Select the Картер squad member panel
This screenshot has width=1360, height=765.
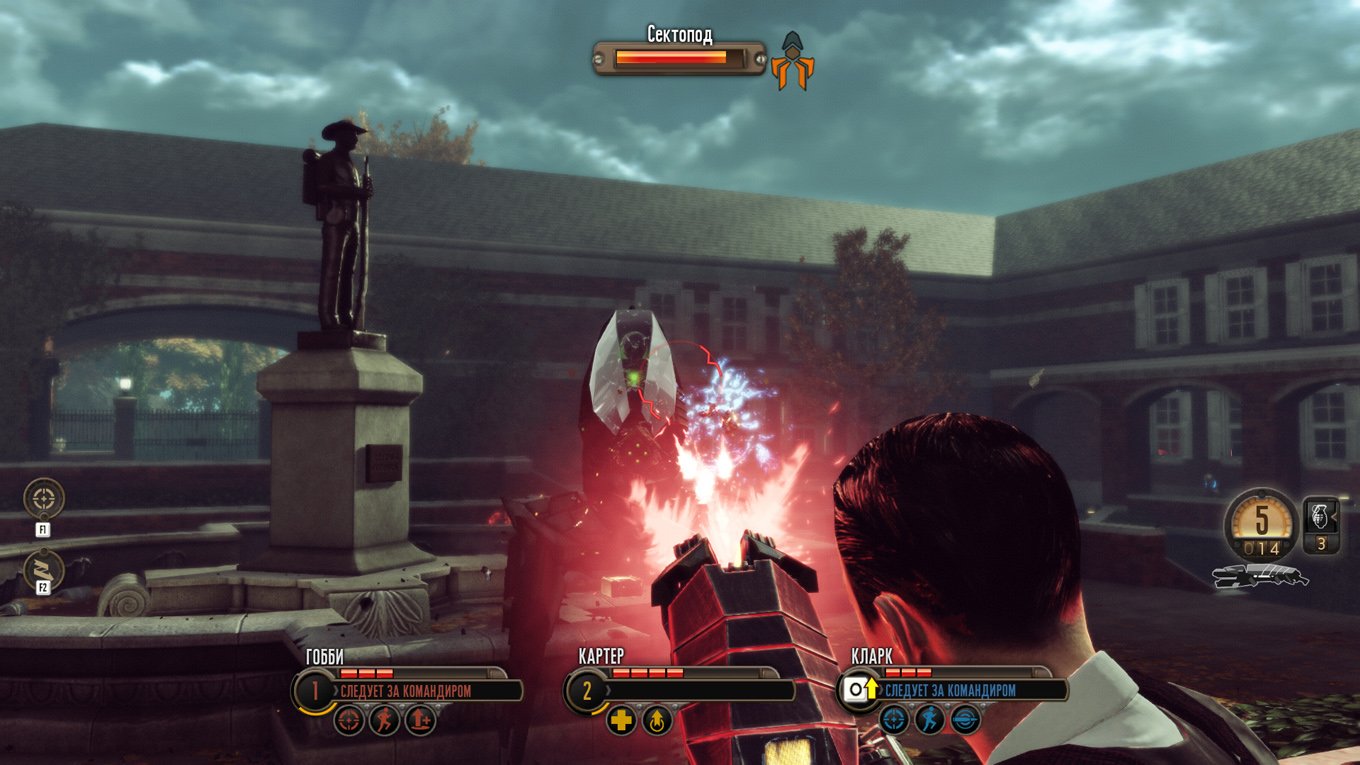[x=586, y=690]
